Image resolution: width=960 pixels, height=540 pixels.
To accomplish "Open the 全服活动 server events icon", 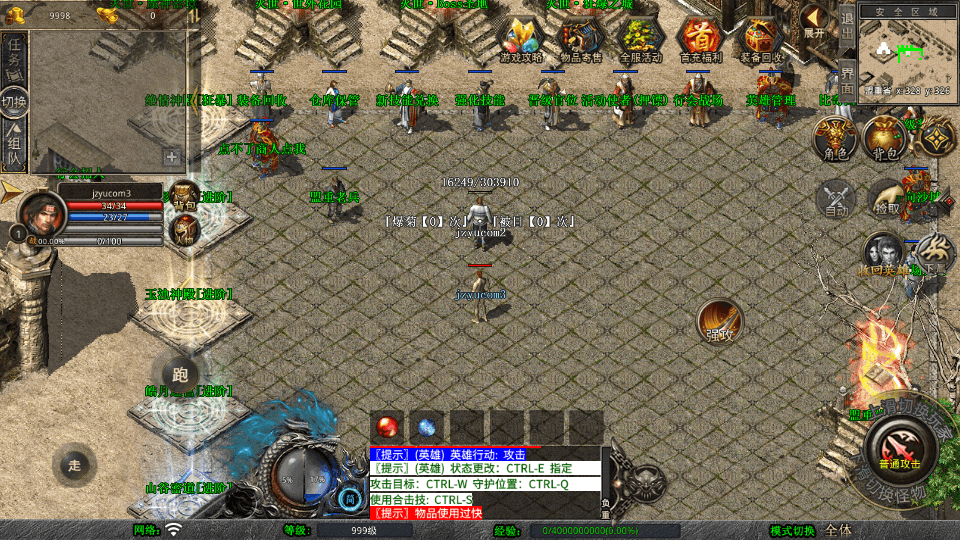I will point(641,39).
